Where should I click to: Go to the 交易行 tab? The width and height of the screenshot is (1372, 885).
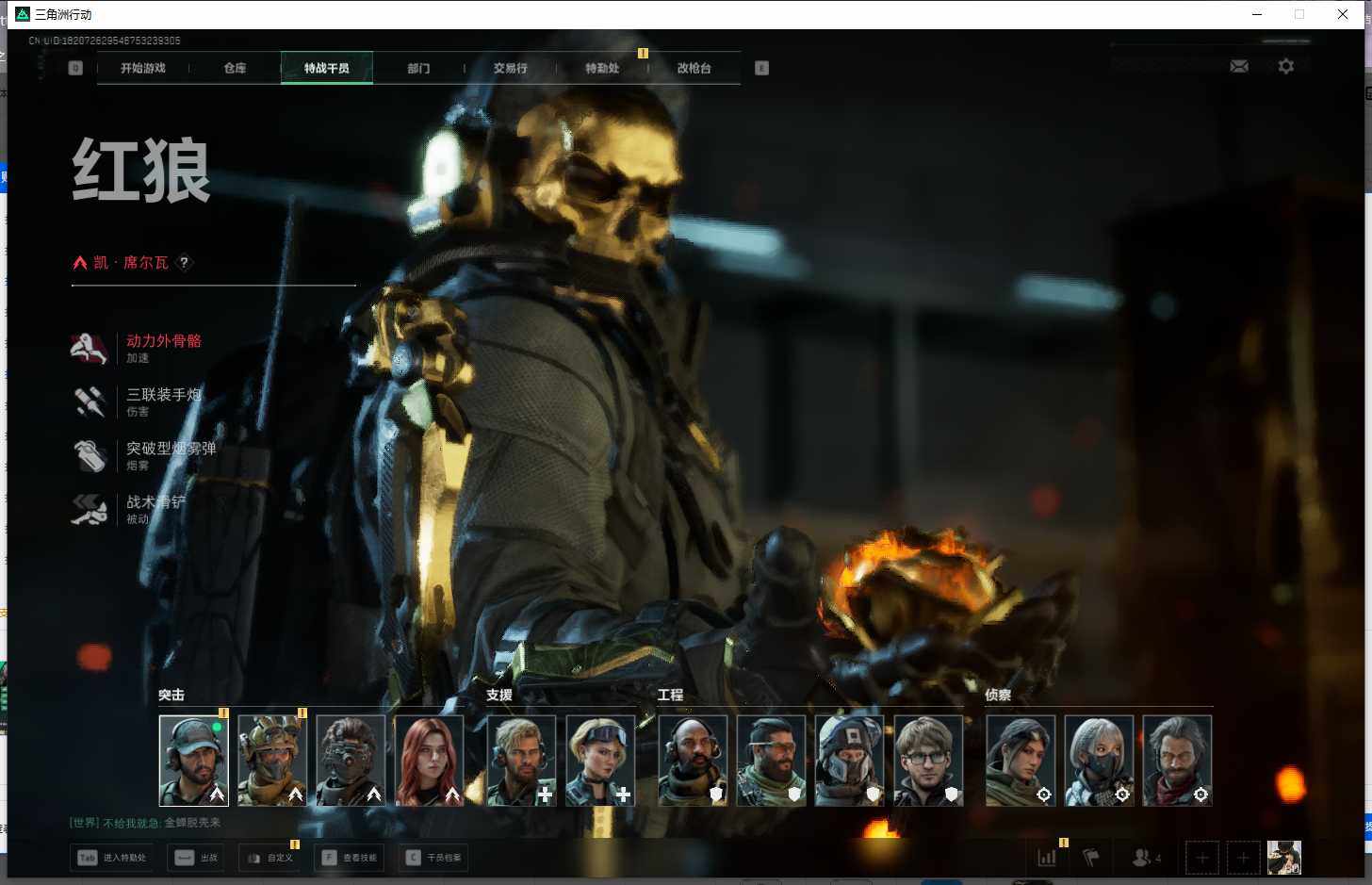pos(510,68)
